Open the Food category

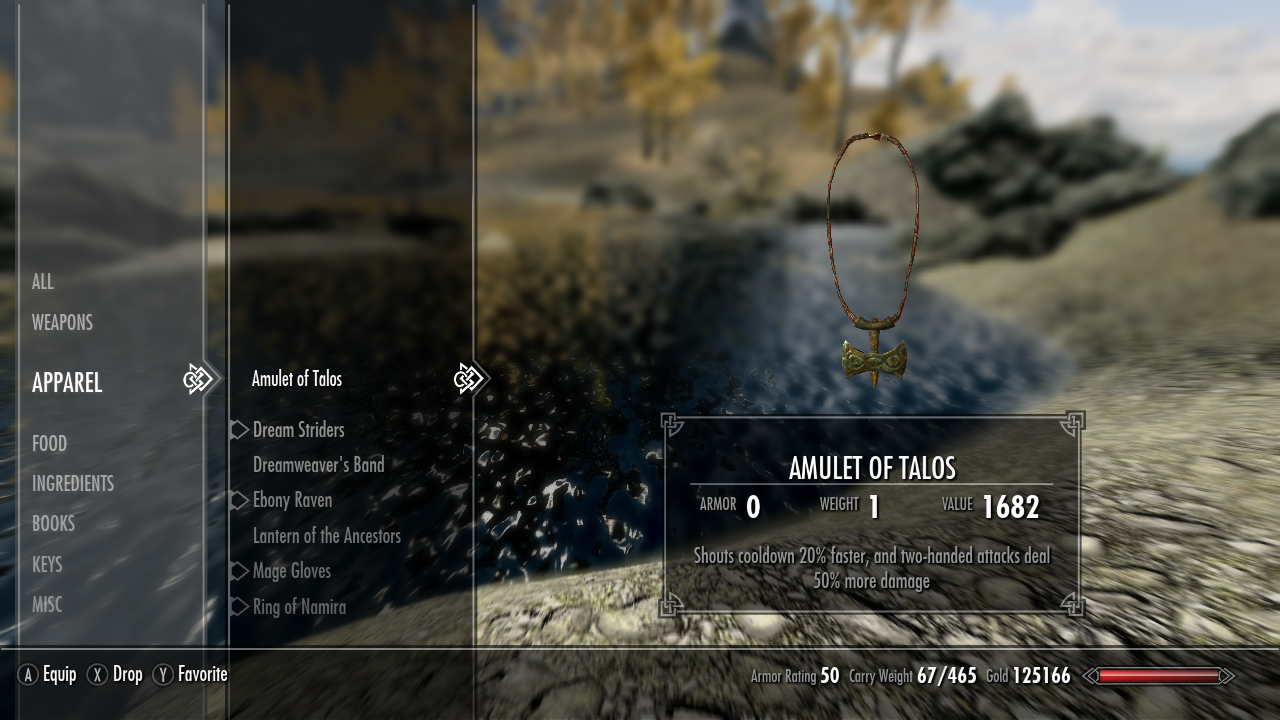(49, 443)
